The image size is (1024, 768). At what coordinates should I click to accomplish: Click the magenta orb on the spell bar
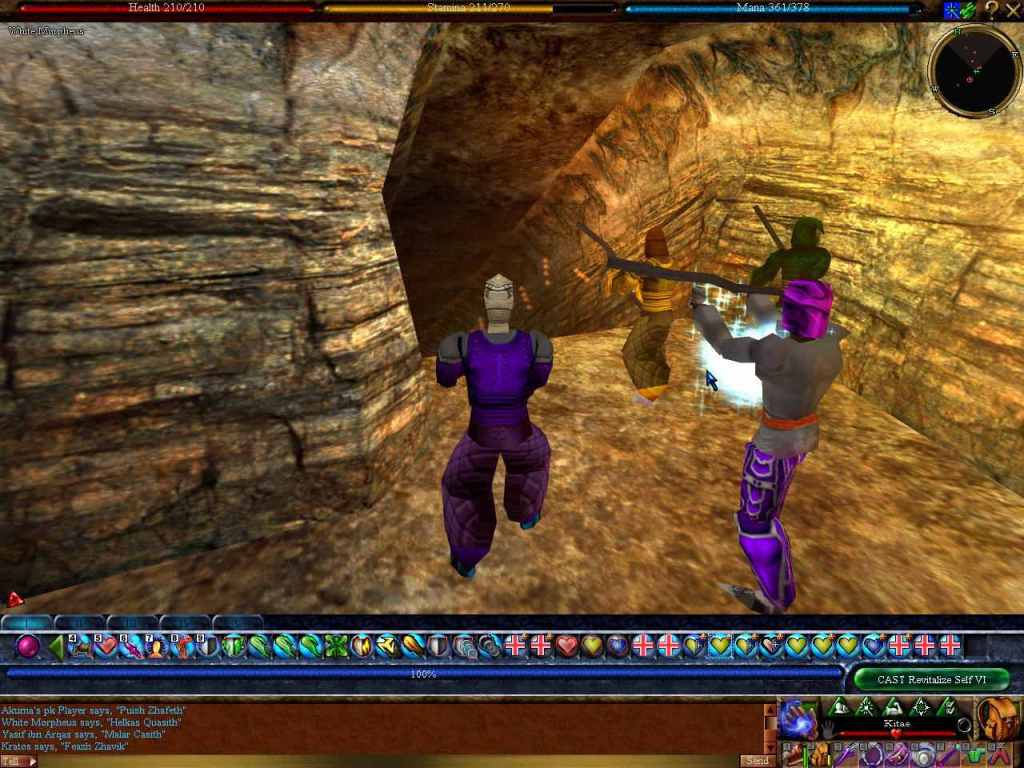pos(28,646)
